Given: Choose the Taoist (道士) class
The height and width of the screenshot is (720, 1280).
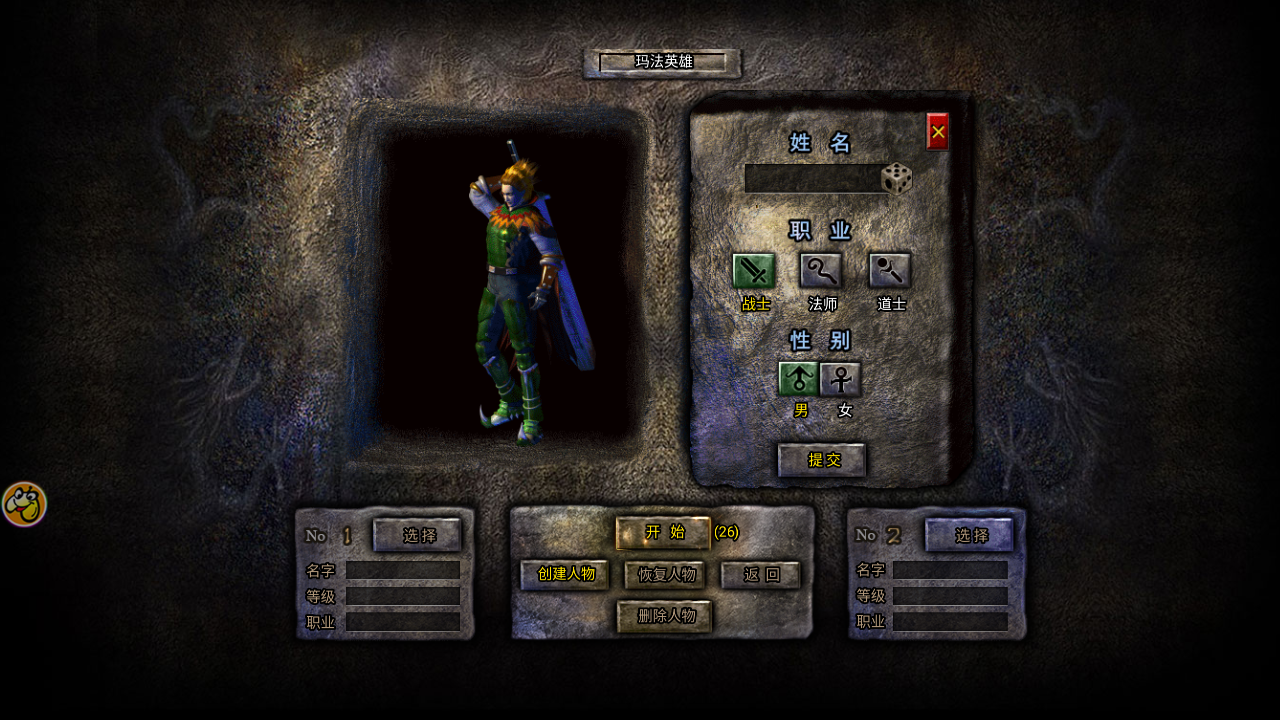Looking at the screenshot, I should (889, 271).
